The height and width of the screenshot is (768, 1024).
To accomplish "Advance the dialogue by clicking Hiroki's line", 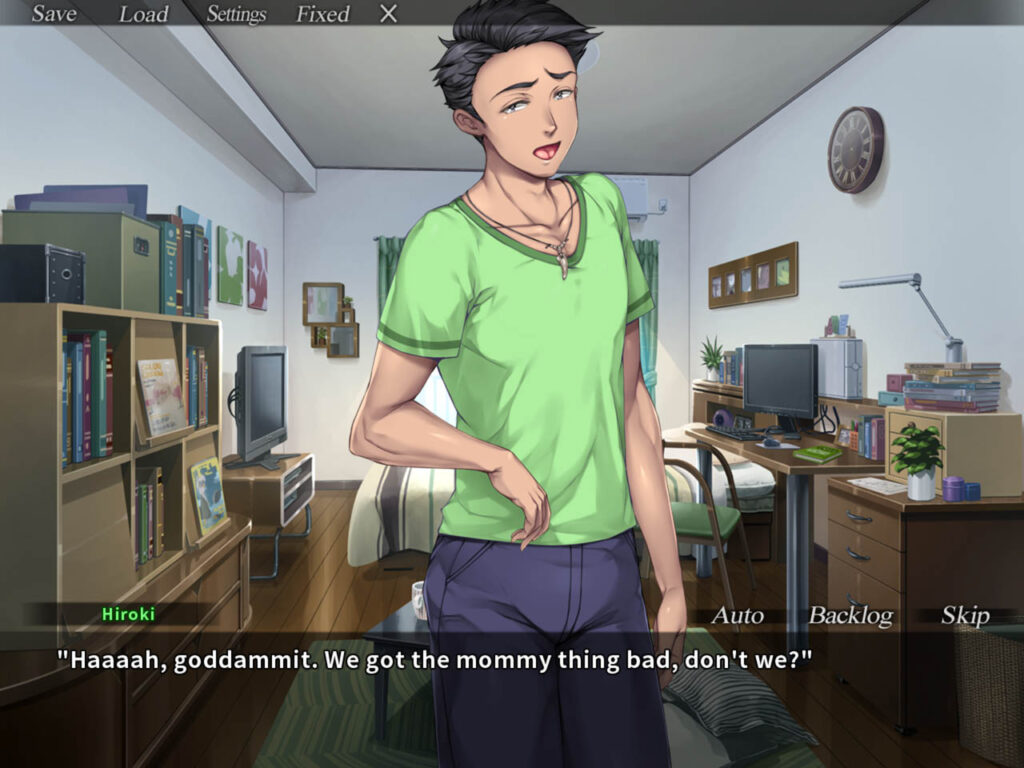I will [x=433, y=660].
